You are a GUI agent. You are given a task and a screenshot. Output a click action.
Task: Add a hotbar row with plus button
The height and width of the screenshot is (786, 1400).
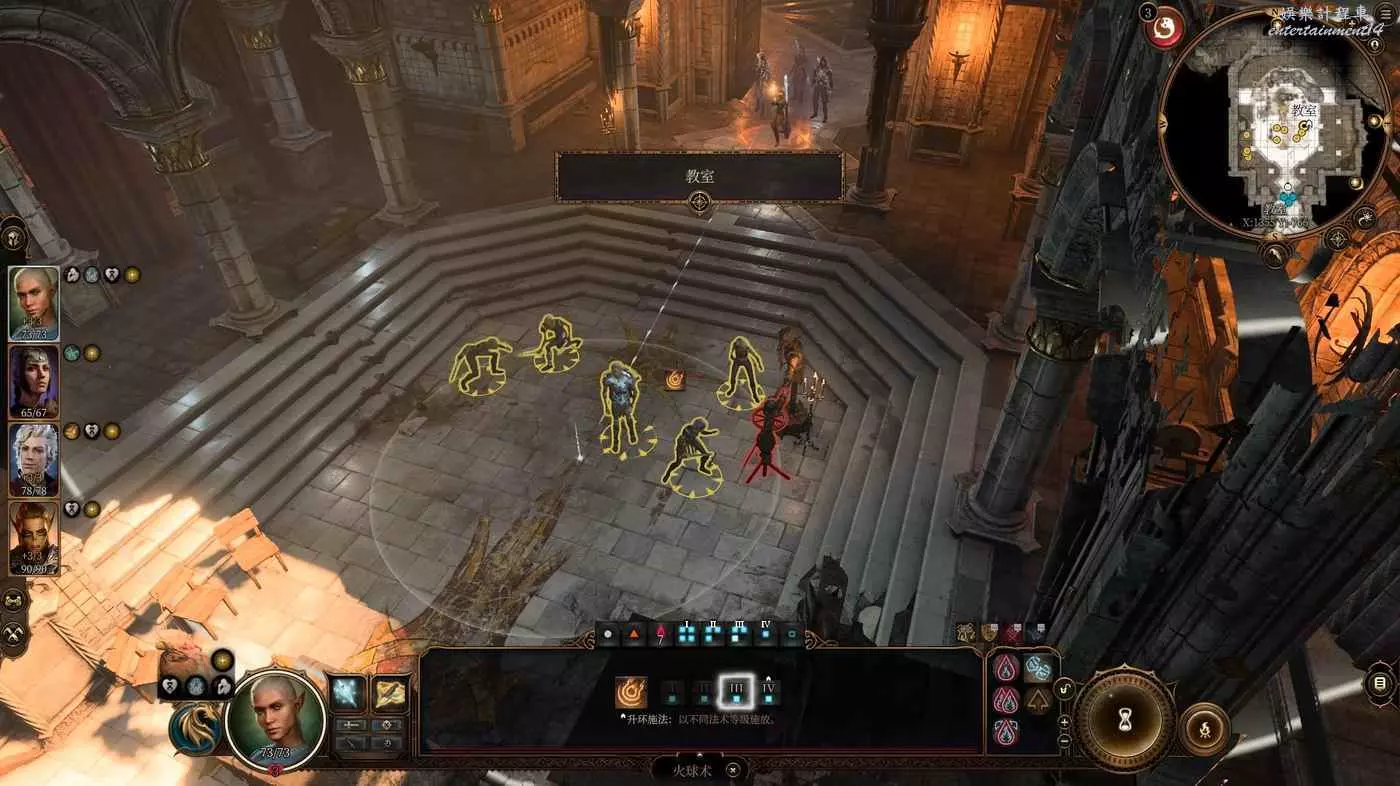(1064, 721)
